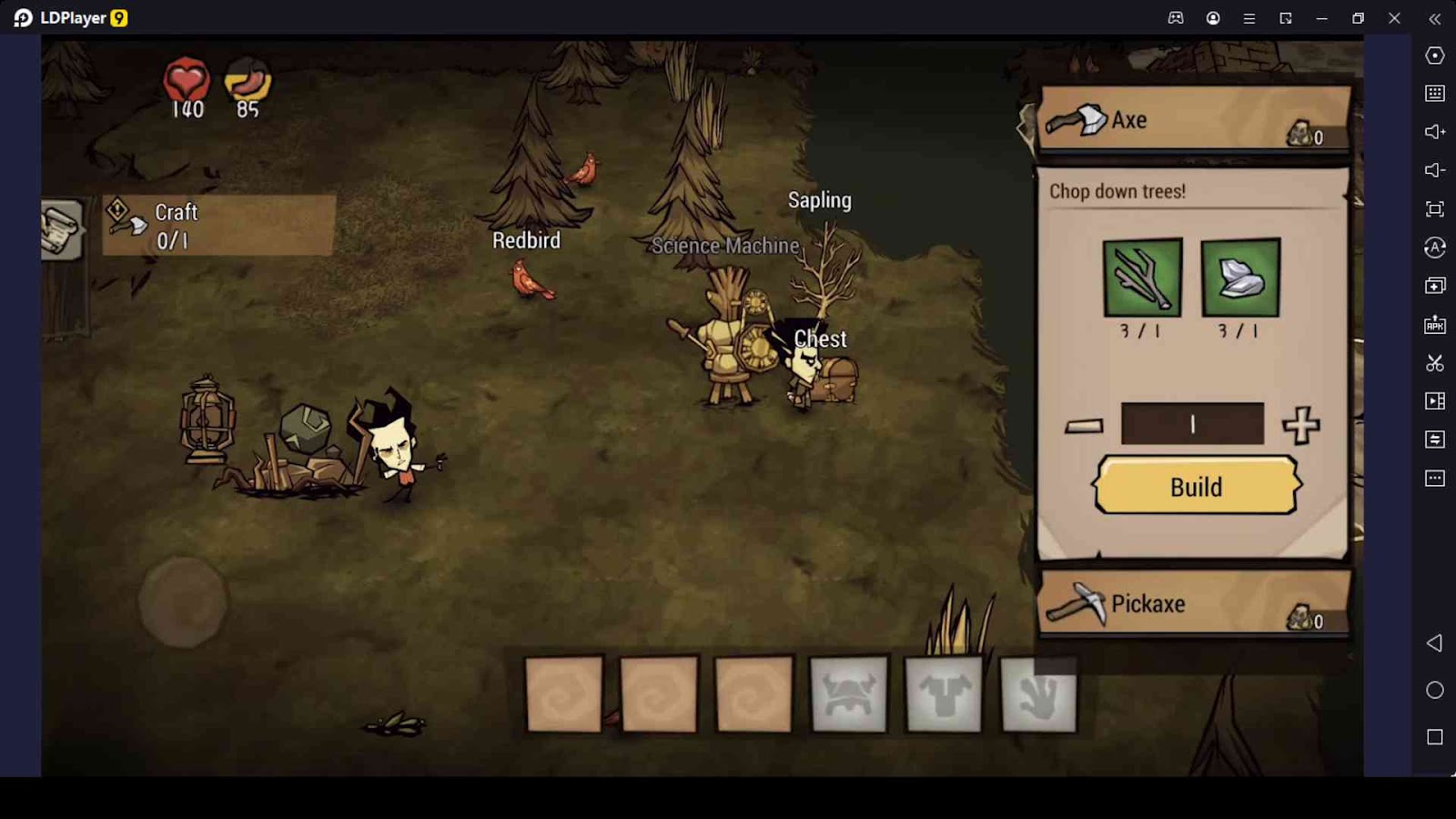The width and height of the screenshot is (1456, 819).
Task: Collapse the crafting panel with the side arrow
Action: (1025, 127)
